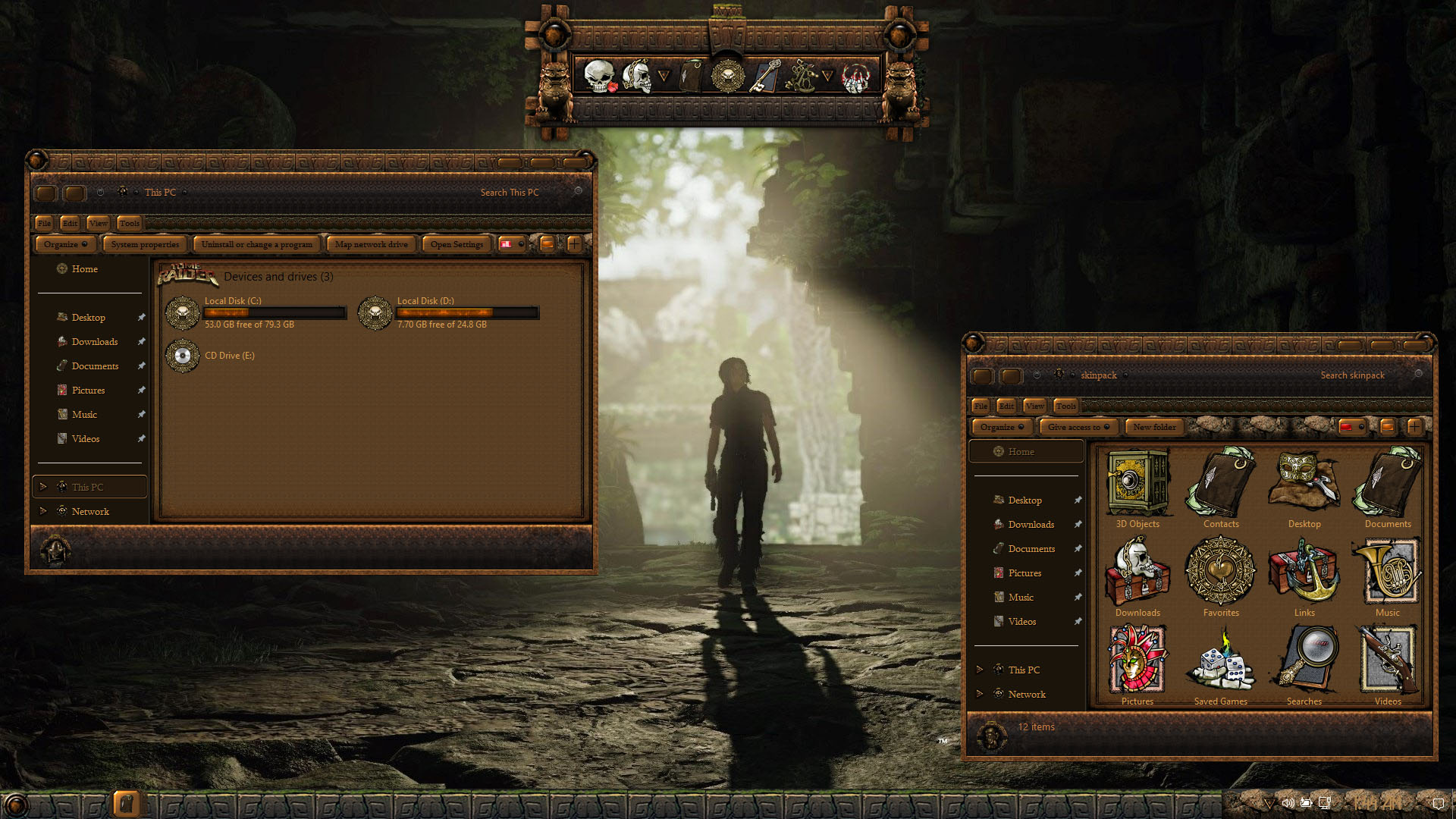Click the Map network drive button
This screenshot has width=1456, height=819.
pos(371,244)
